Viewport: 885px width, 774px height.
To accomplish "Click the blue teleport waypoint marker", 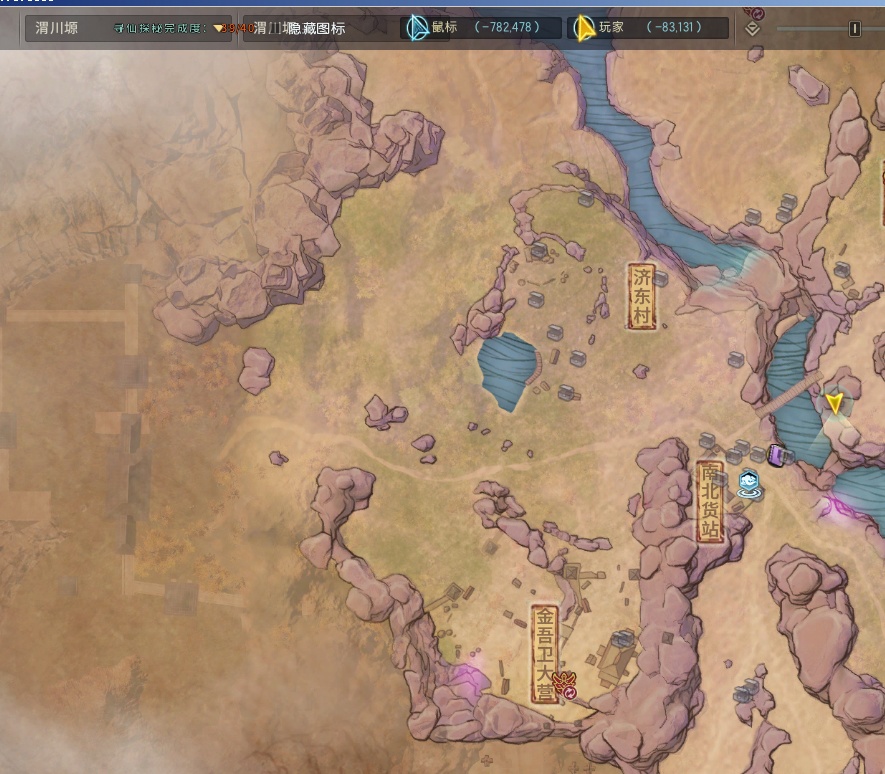I will 749,486.
